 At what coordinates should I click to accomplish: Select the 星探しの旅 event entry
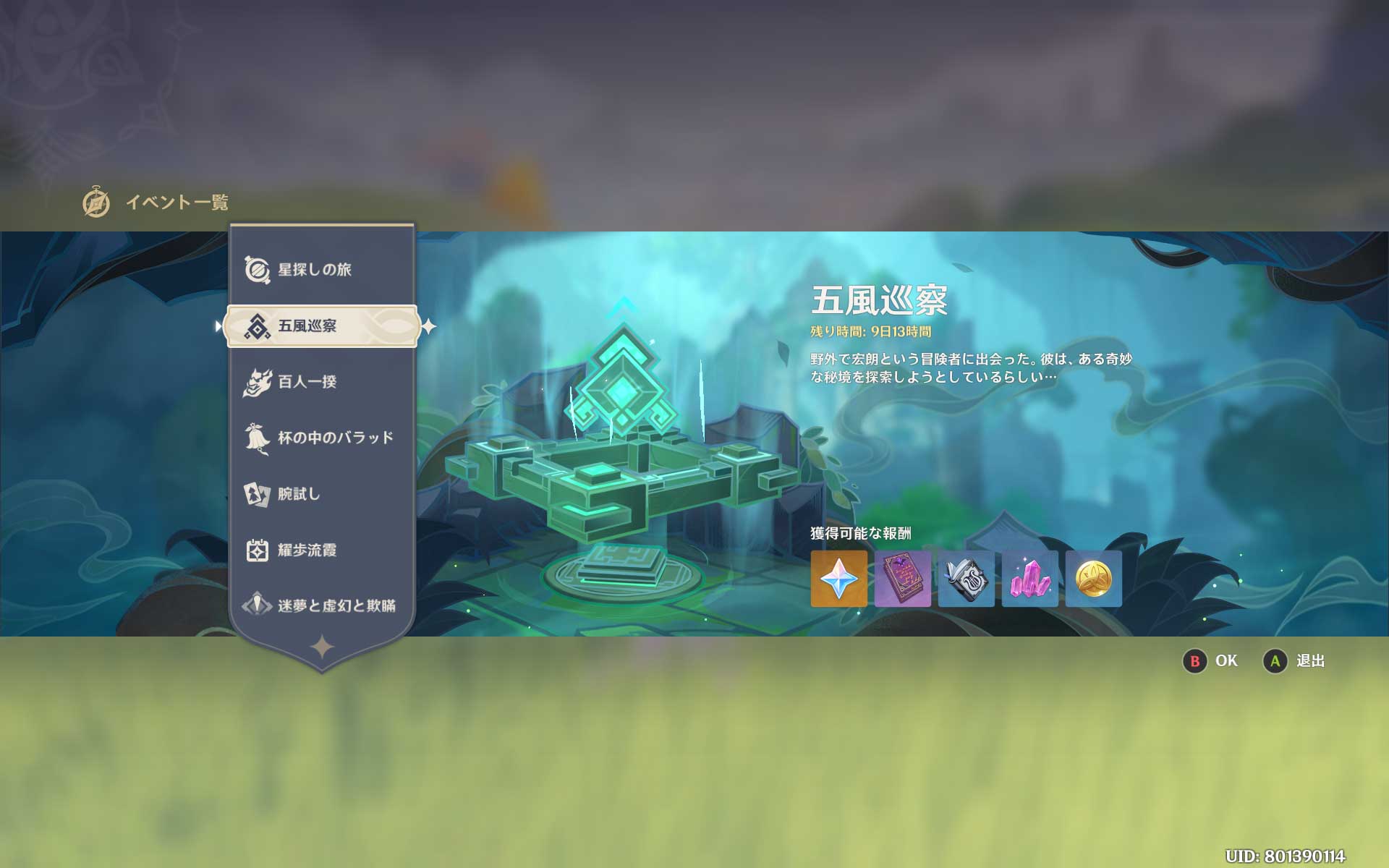315,270
